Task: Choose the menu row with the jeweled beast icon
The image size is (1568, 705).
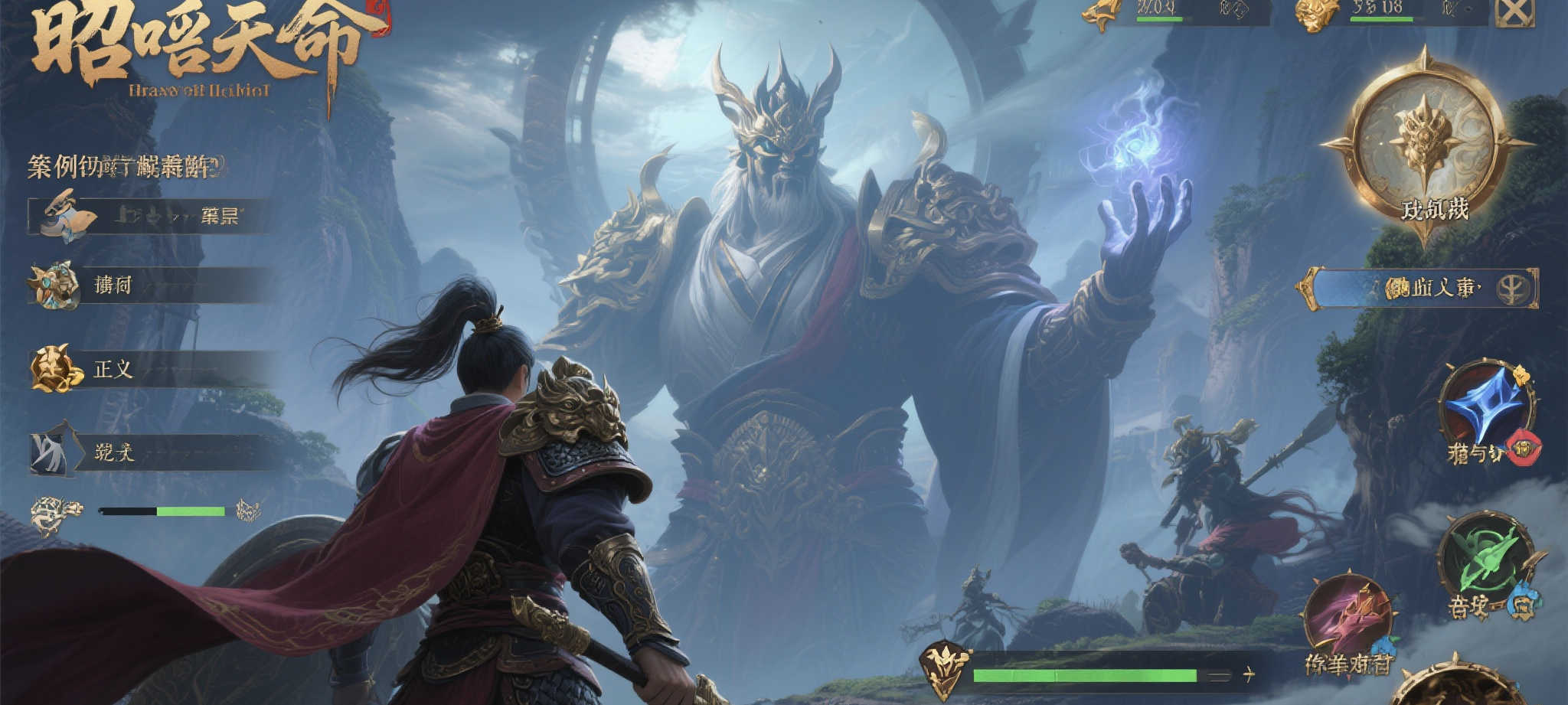Action: tap(153, 286)
